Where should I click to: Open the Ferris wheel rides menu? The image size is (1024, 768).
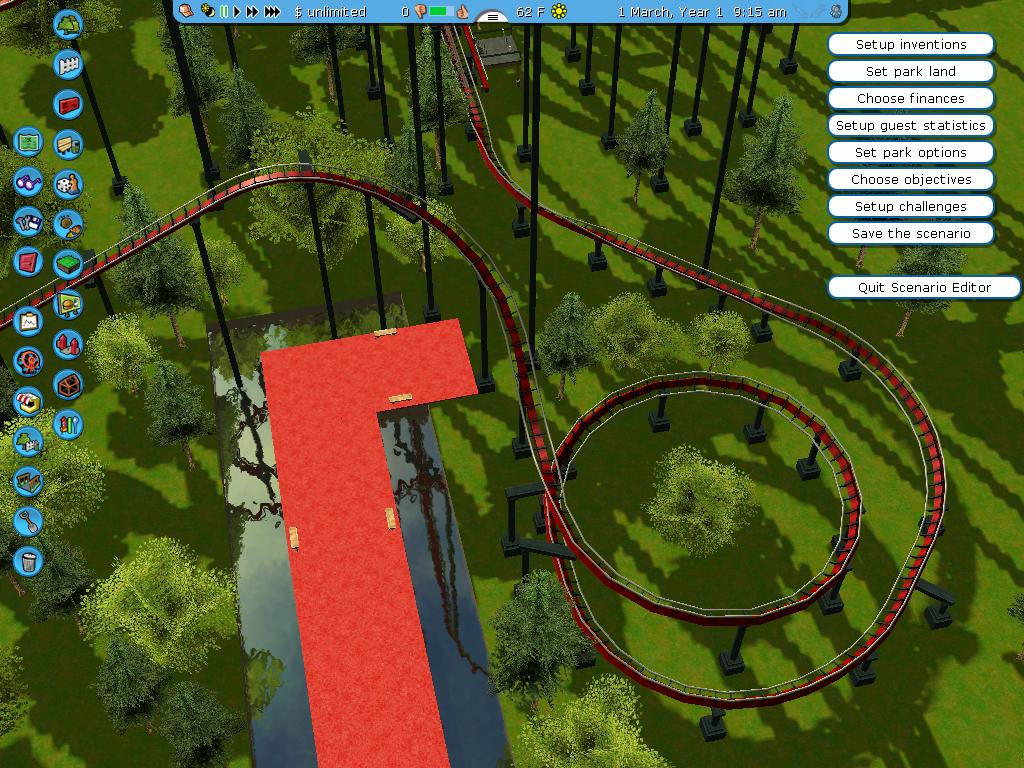tap(28, 361)
